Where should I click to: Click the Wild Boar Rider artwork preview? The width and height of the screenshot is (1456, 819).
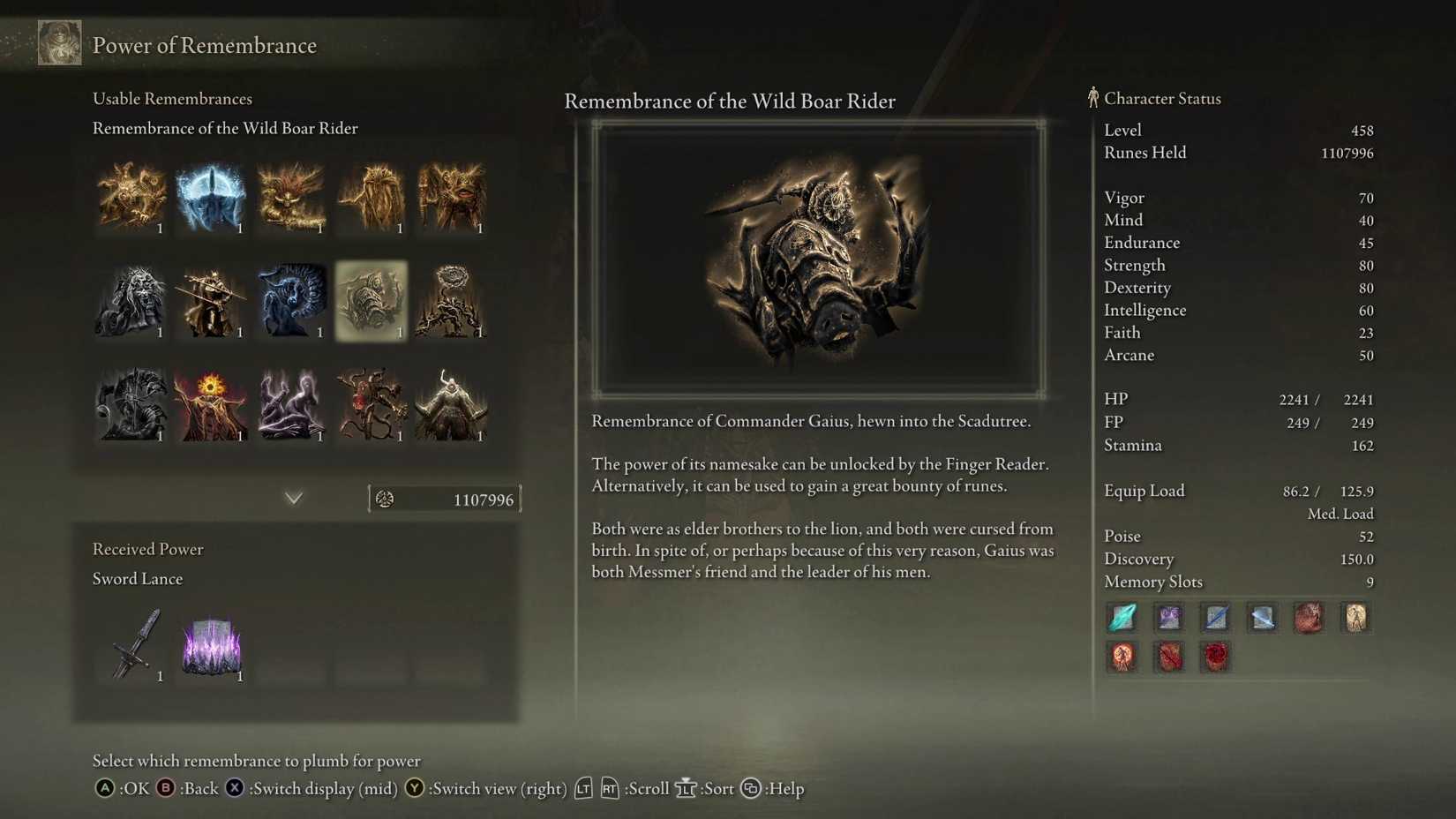point(820,256)
